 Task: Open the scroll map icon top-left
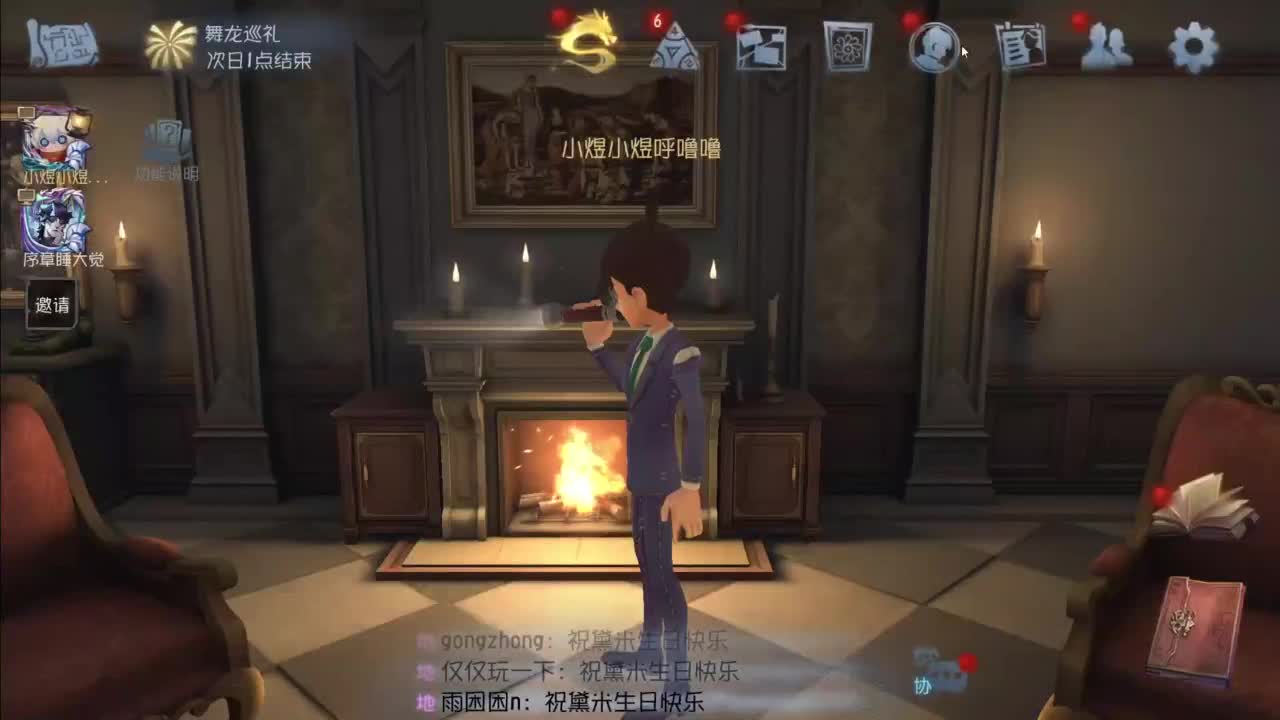point(60,45)
